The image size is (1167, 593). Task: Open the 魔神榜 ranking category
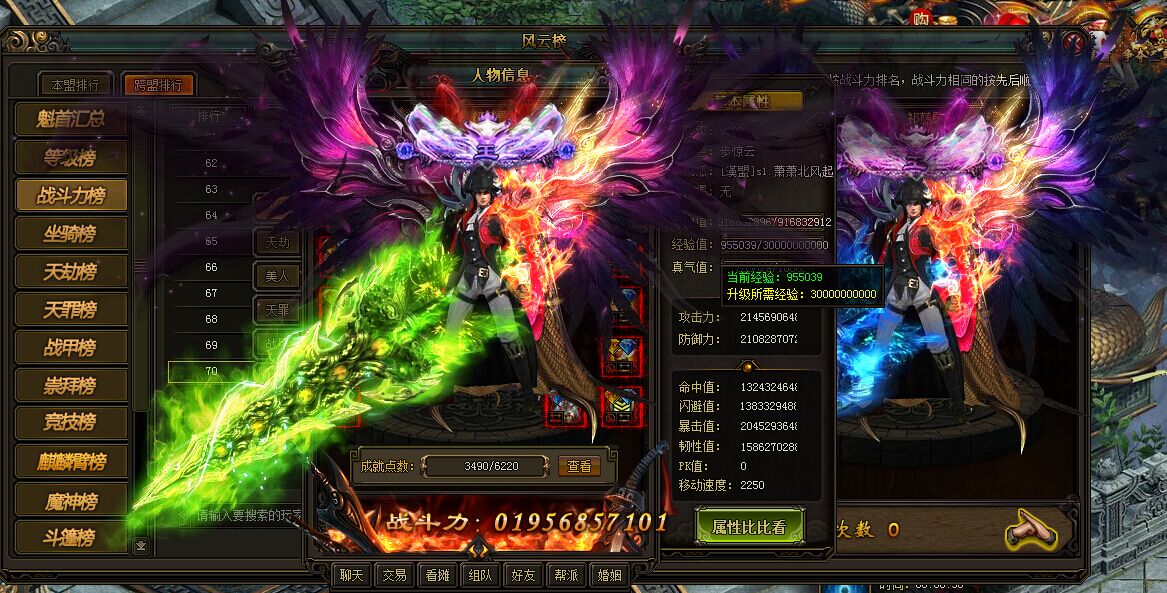pyautogui.click(x=72, y=499)
